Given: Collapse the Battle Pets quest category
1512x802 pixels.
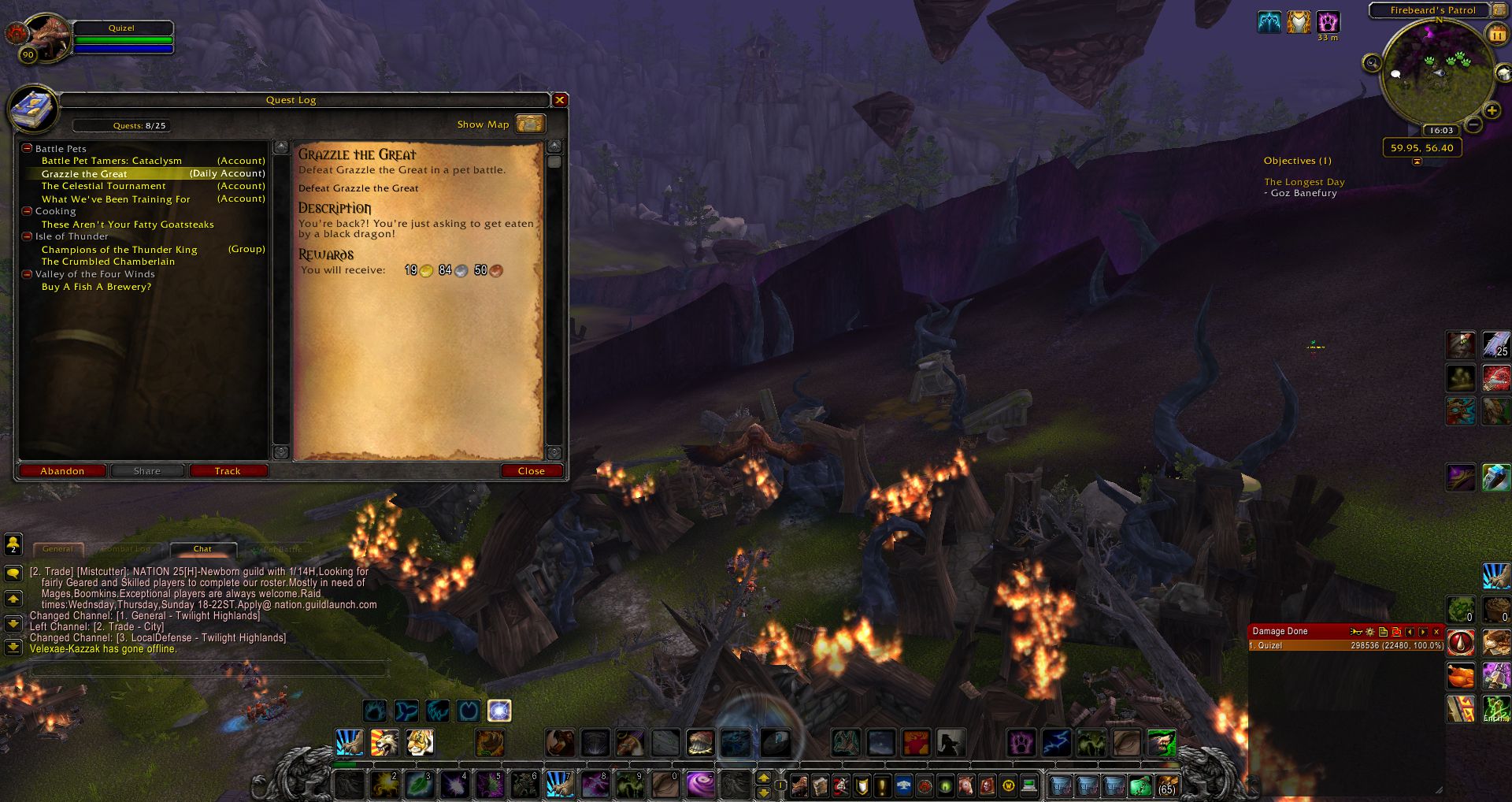Looking at the screenshot, I should point(27,148).
